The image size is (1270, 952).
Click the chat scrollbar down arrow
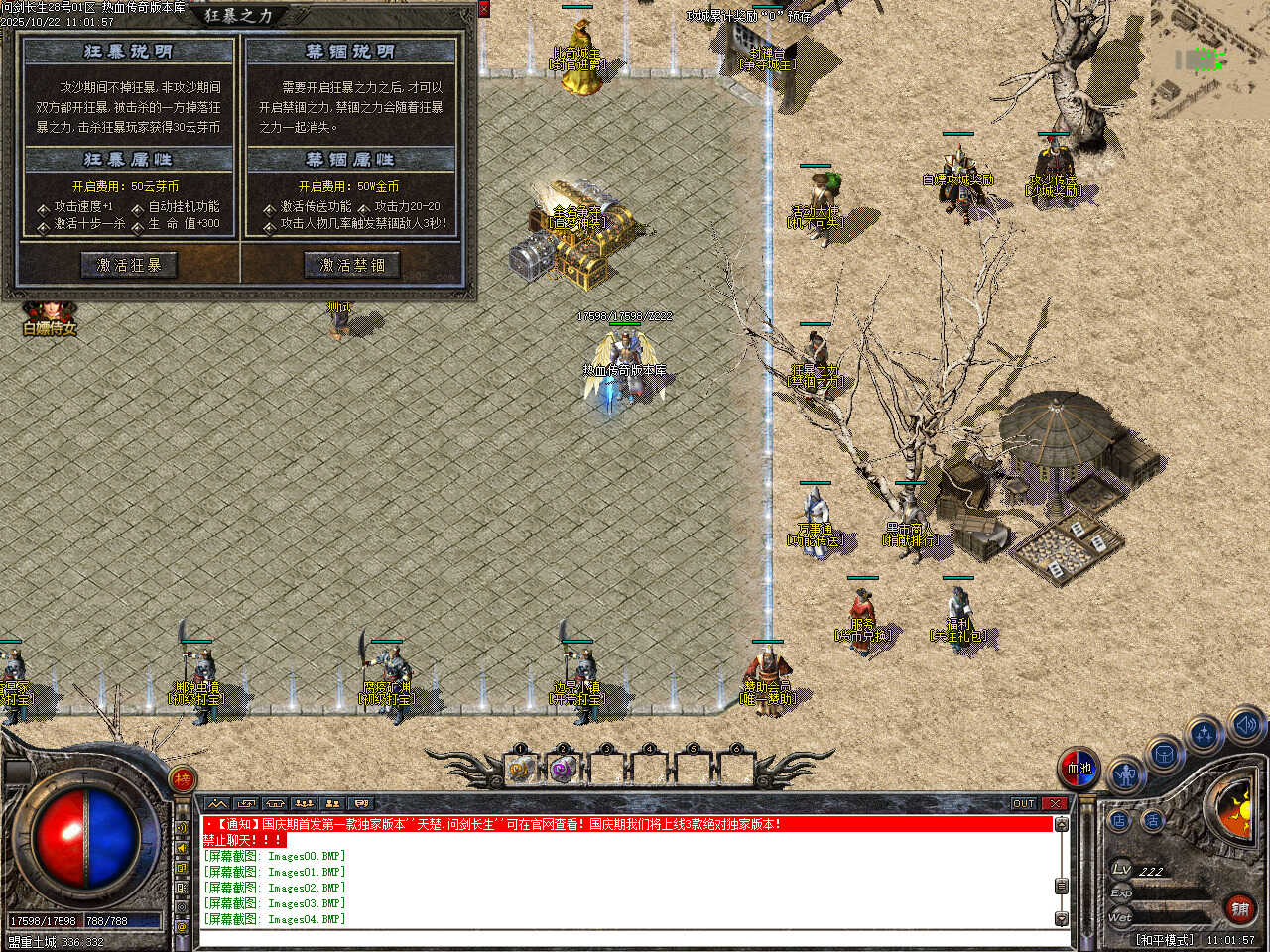click(1062, 919)
